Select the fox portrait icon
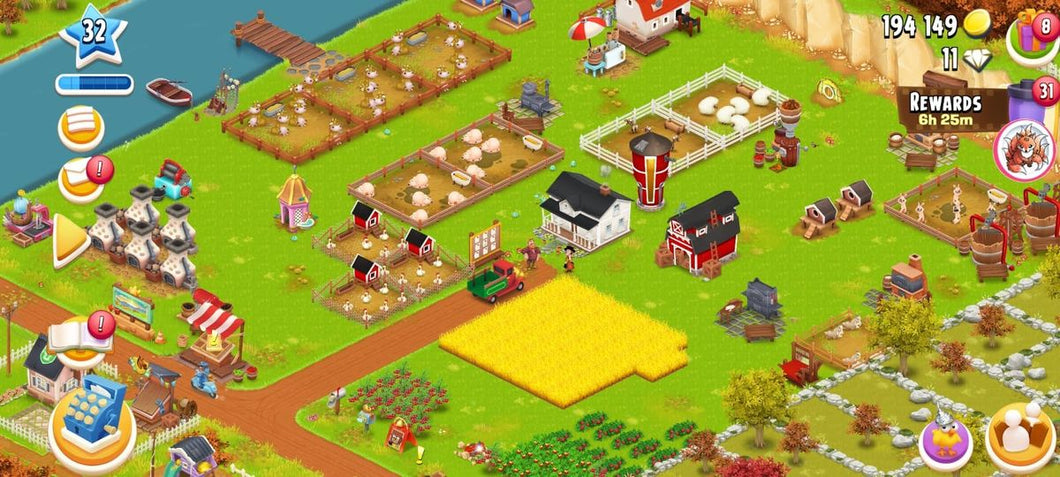This screenshot has height=477, width=1060. tap(1024, 149)
